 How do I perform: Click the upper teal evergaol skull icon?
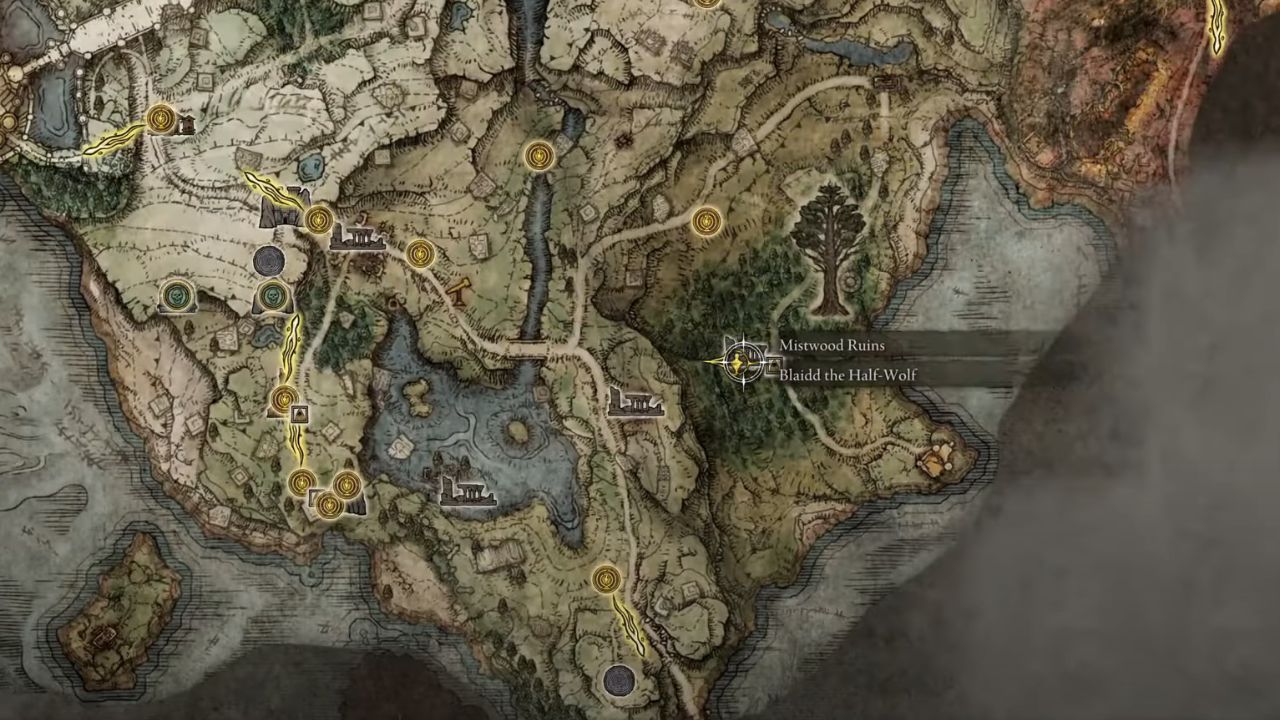tap(178, 297)
